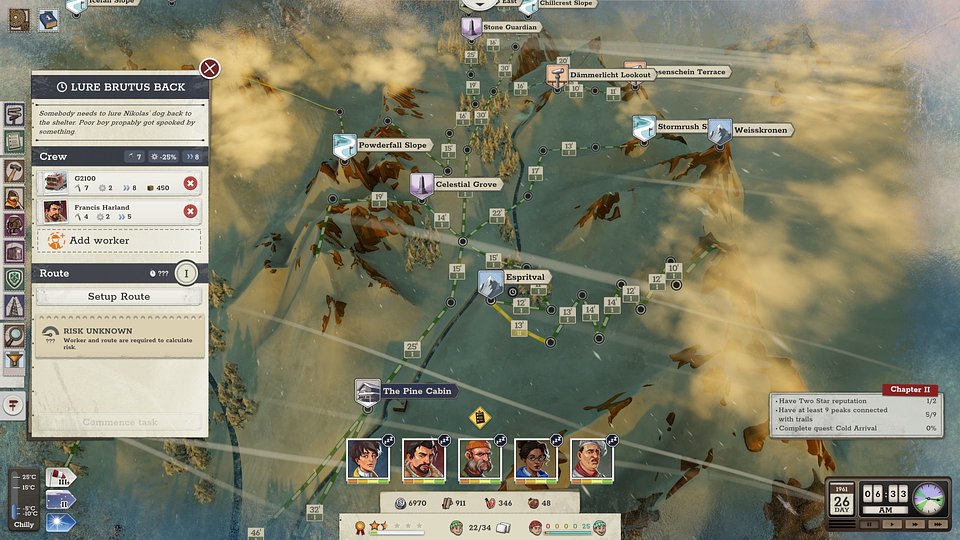
Task: Open the funnel filter tool in sidebar
Action: pos(14,361)
